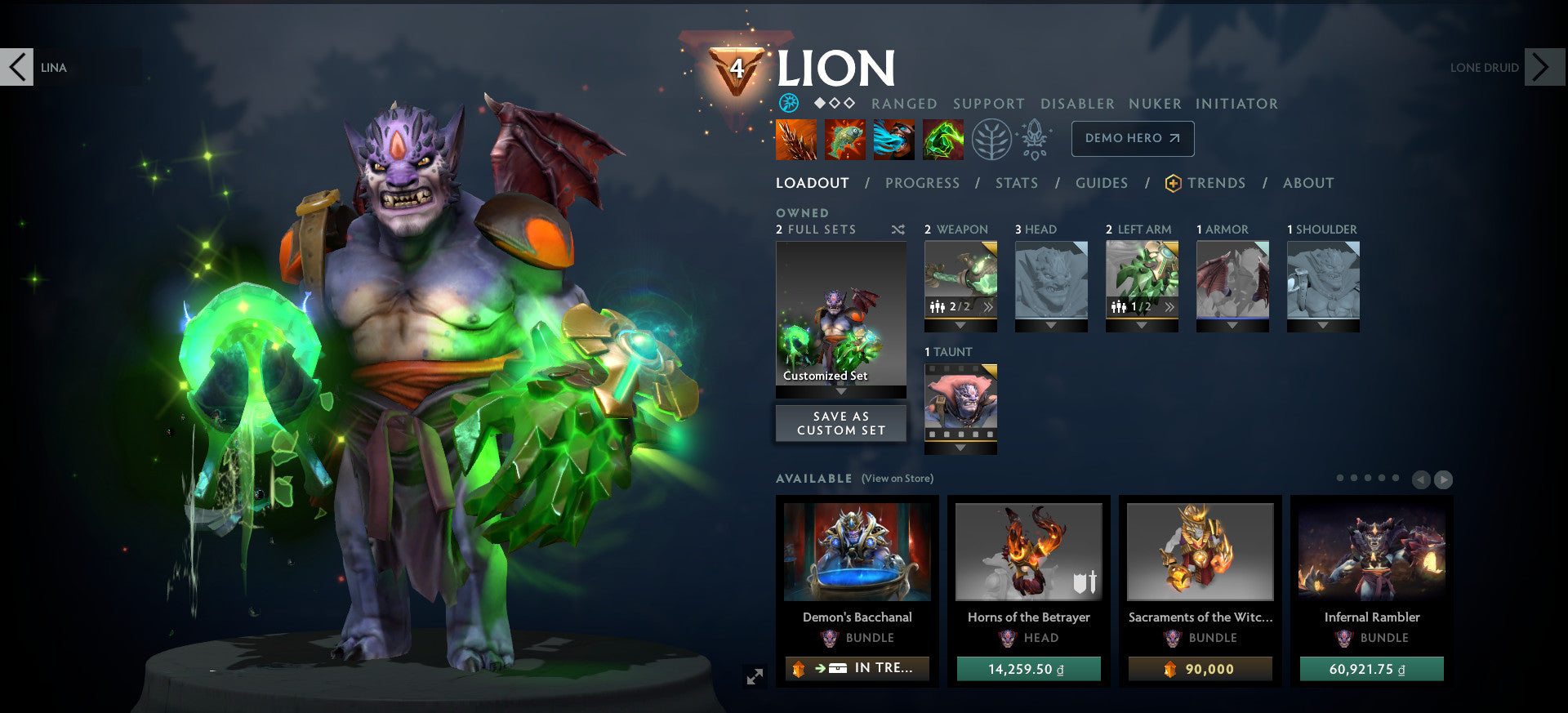View the Aghanim's Scepter upgrades icon
Viewport: 1568px width, 713px height.
click(1036, 139)
